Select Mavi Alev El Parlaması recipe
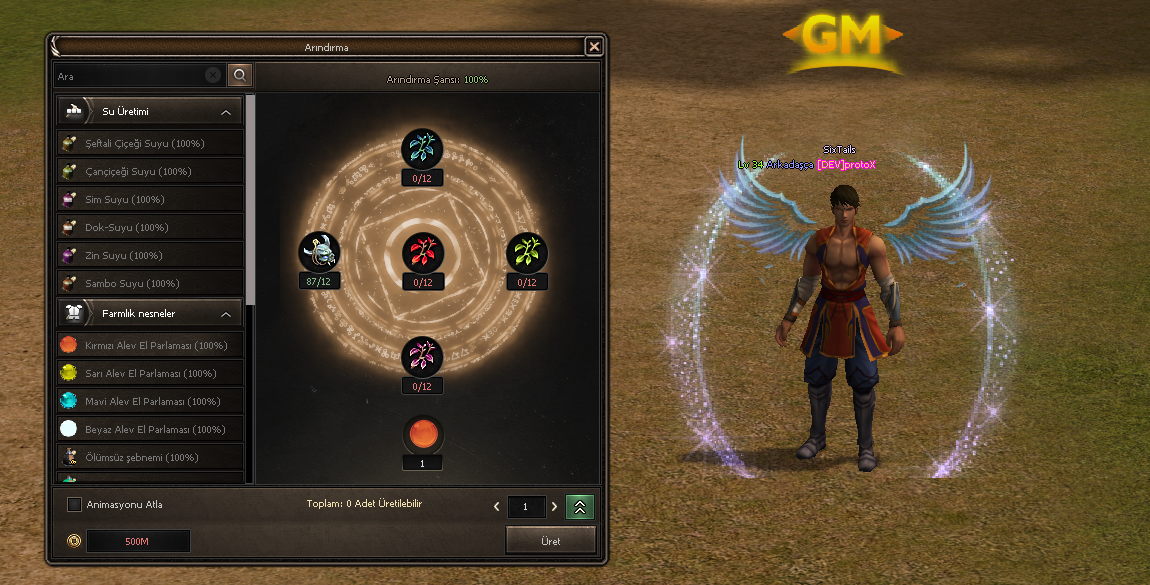This screenshot has width=1150, height=585. pos(150,402)
